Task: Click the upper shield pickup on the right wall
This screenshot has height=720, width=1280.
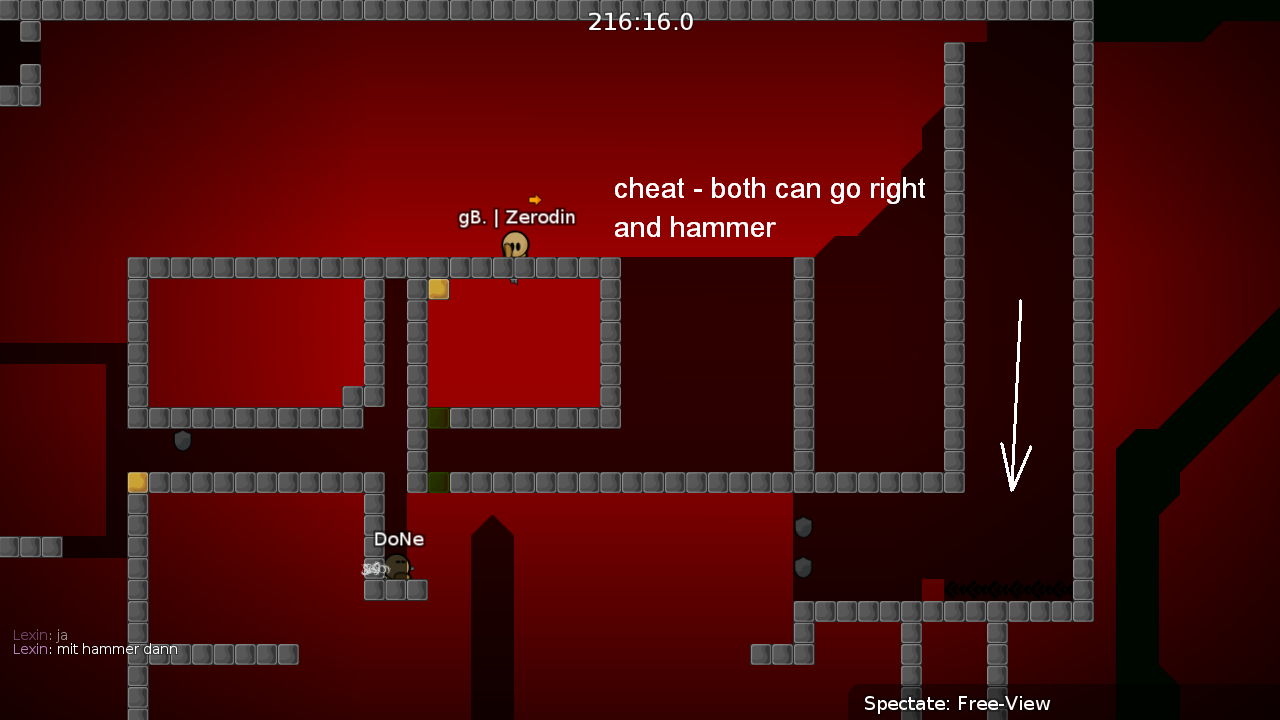Action: pyautogui.click(x=803, y=527)
